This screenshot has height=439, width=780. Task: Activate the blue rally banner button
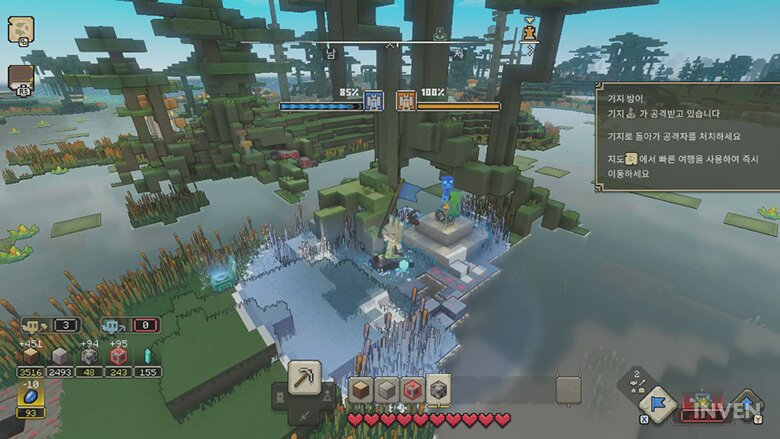(x=657, y=404)
